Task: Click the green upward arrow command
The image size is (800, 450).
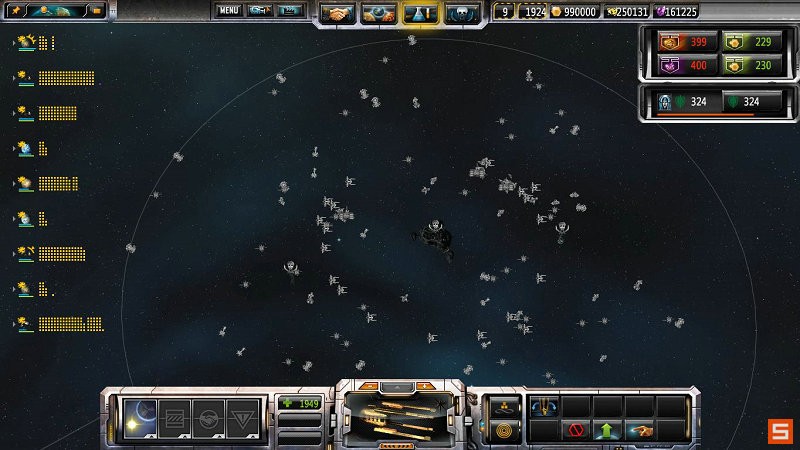Action: (x=608, y=430)
